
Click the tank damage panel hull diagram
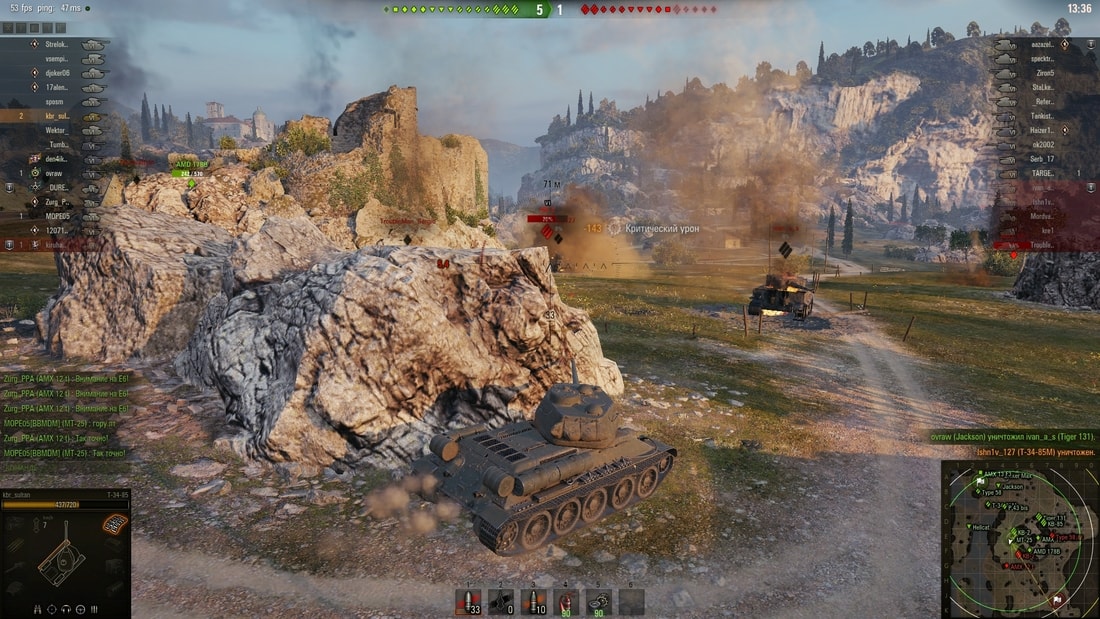(x=60, y=562)
